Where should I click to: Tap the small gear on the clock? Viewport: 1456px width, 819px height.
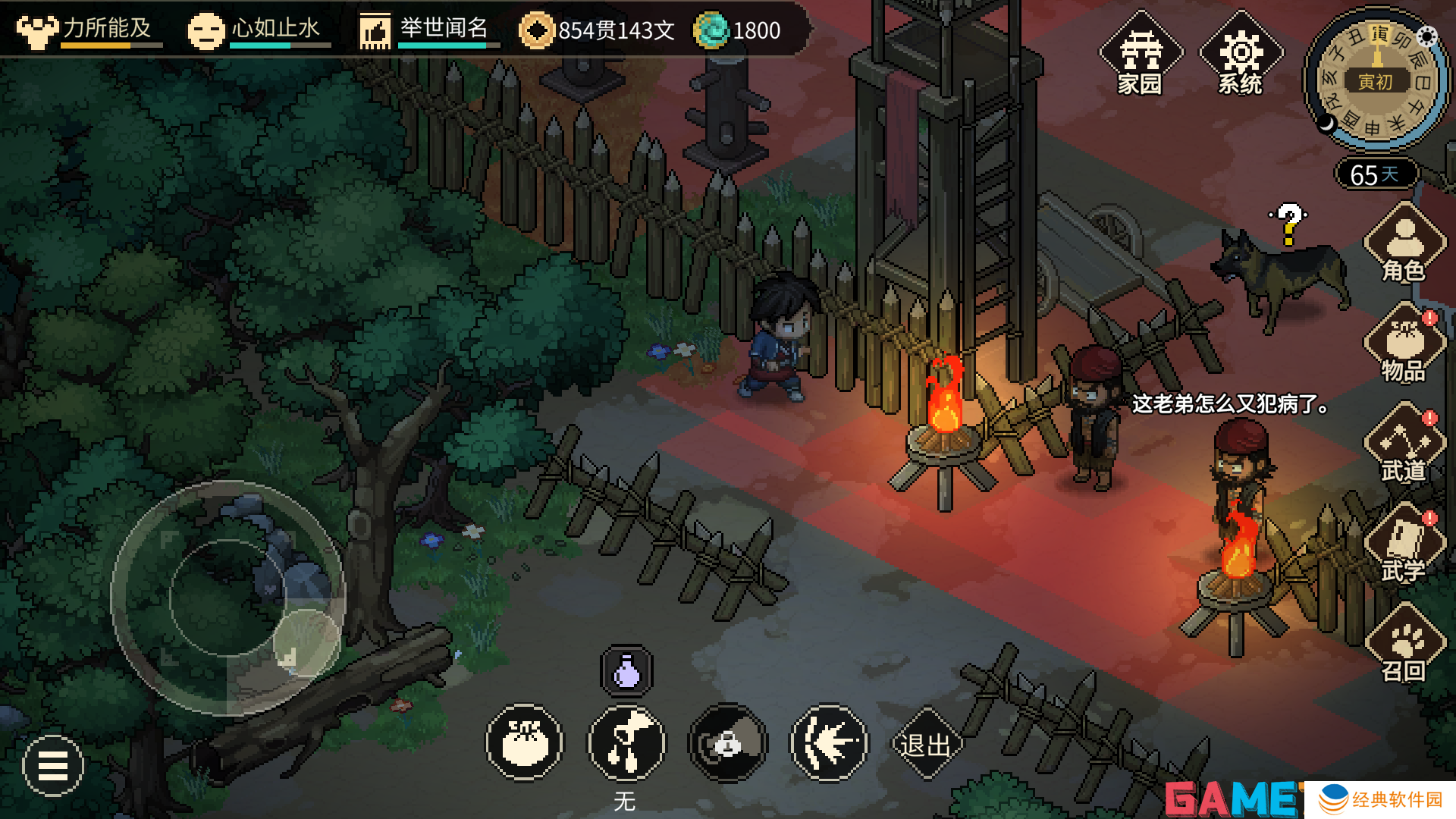tap(1426, 36)
